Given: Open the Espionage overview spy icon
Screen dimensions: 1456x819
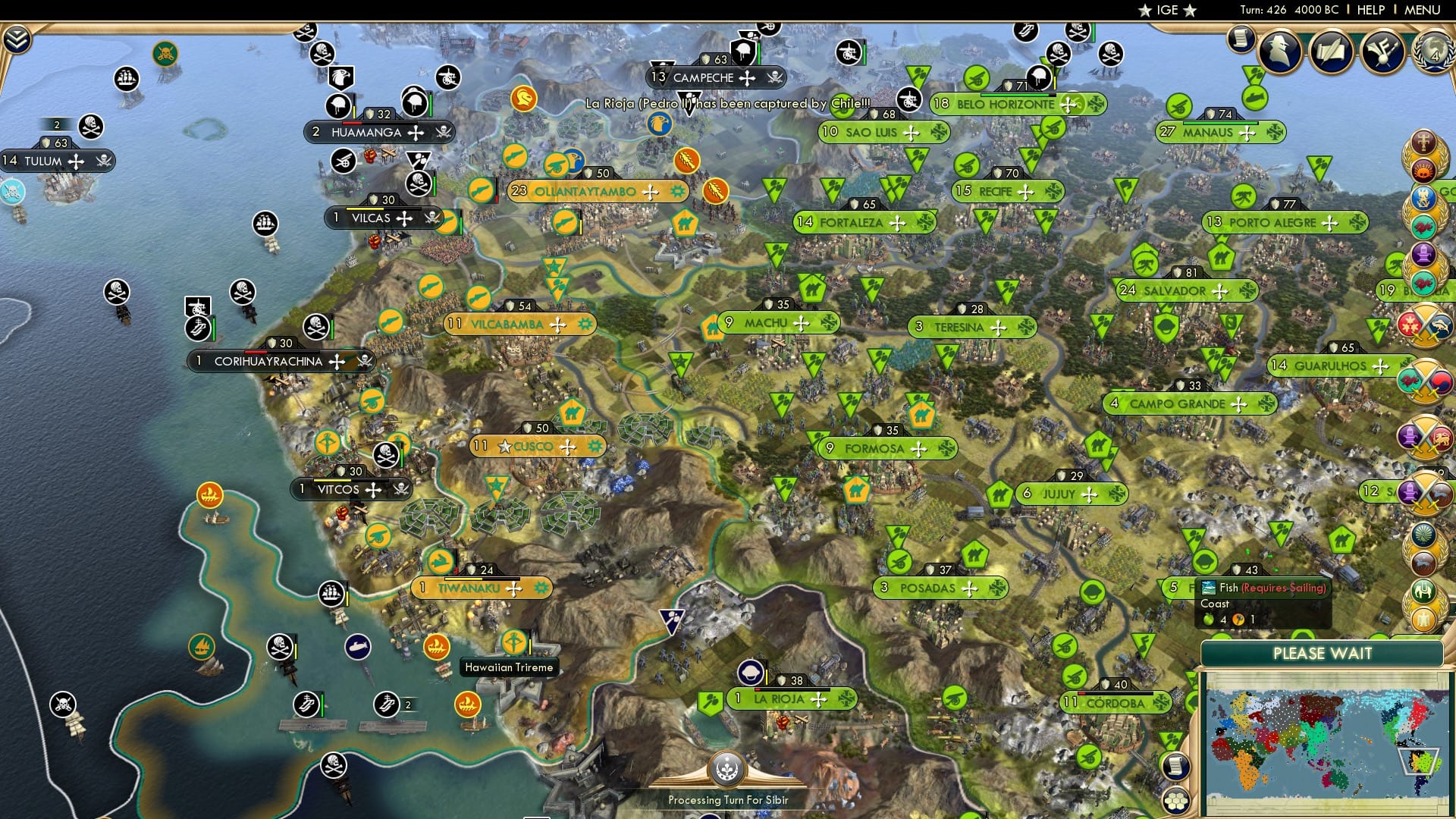Looking at the screenshot, I should (x=1280, y=51).
